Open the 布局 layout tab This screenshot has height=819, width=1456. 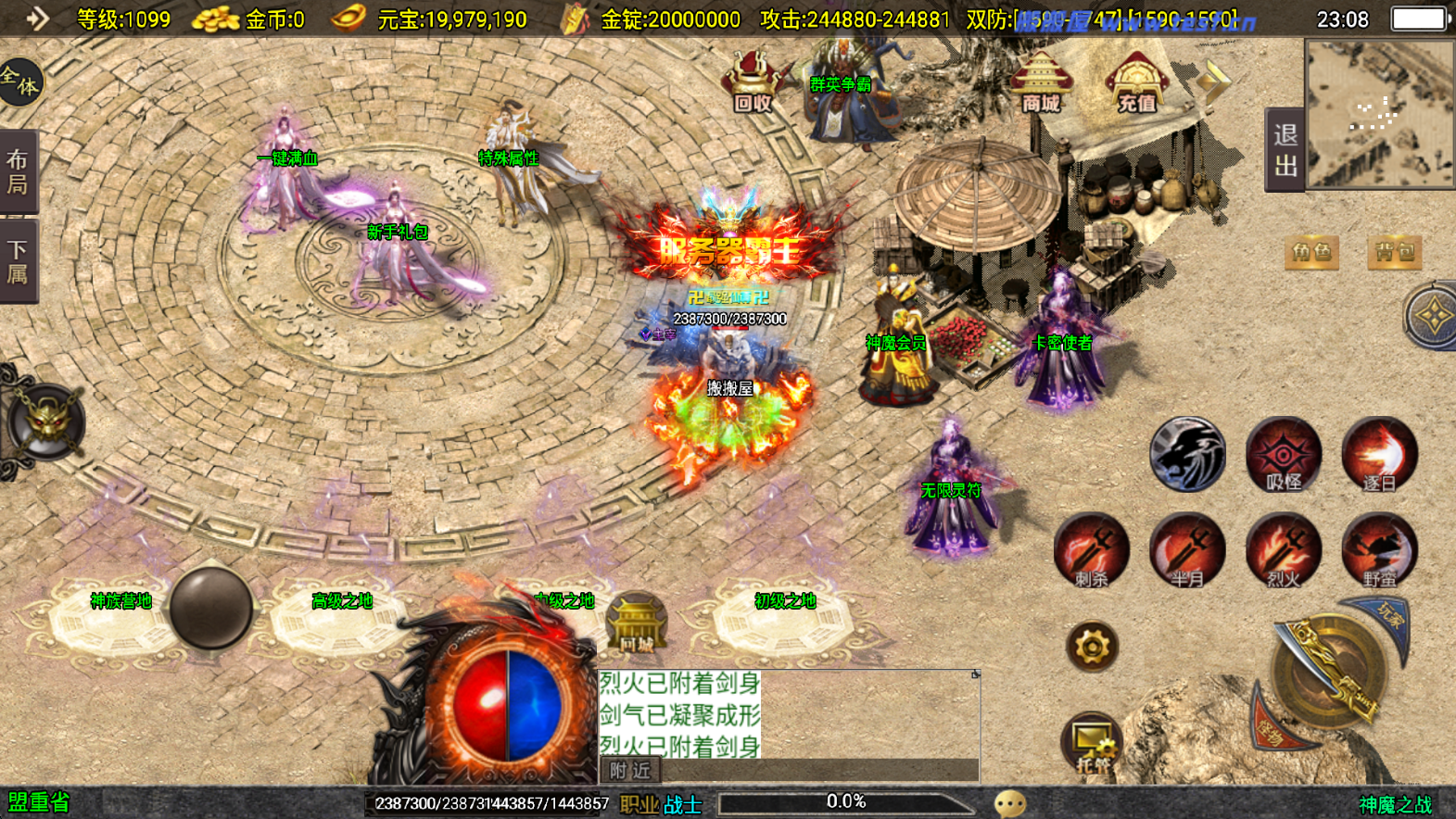pos(18,172)
